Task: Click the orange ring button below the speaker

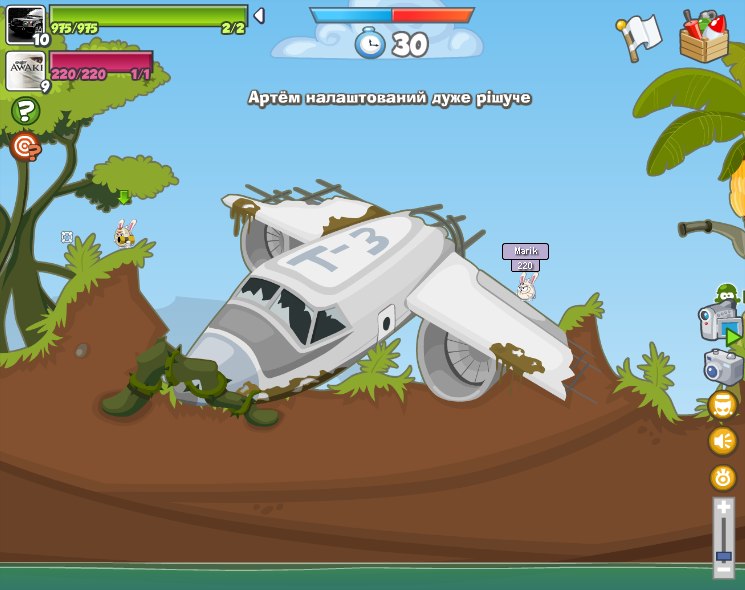Action: [722, 477]
